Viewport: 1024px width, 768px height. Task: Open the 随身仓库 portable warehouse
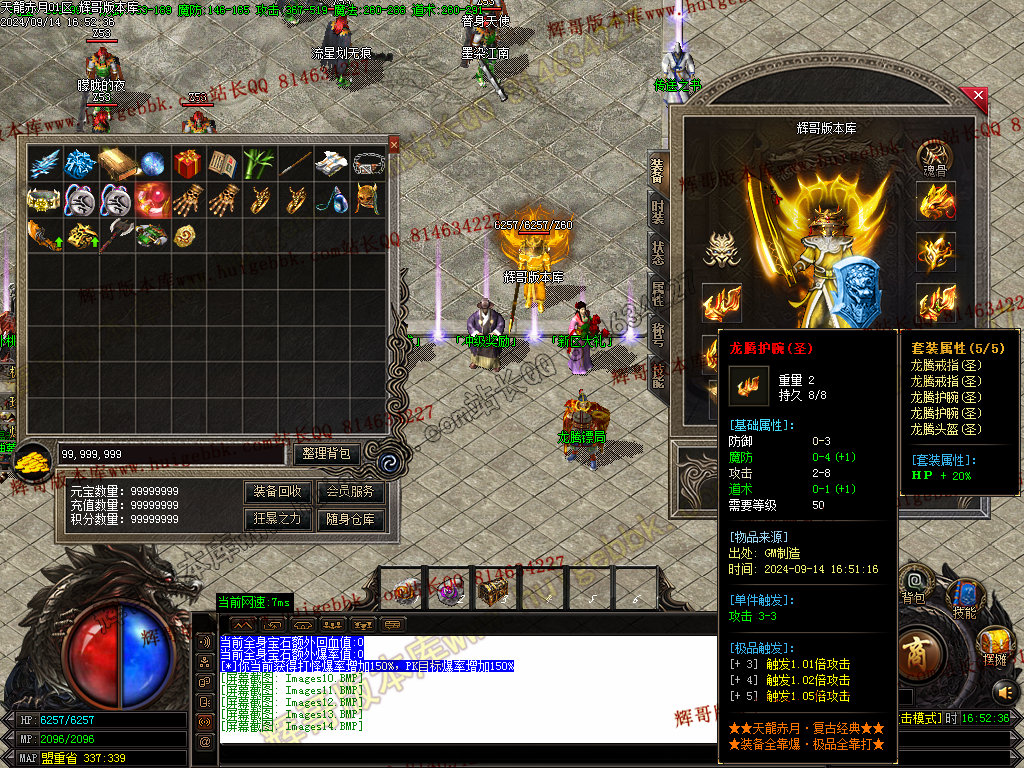click(x=349, y=519)
